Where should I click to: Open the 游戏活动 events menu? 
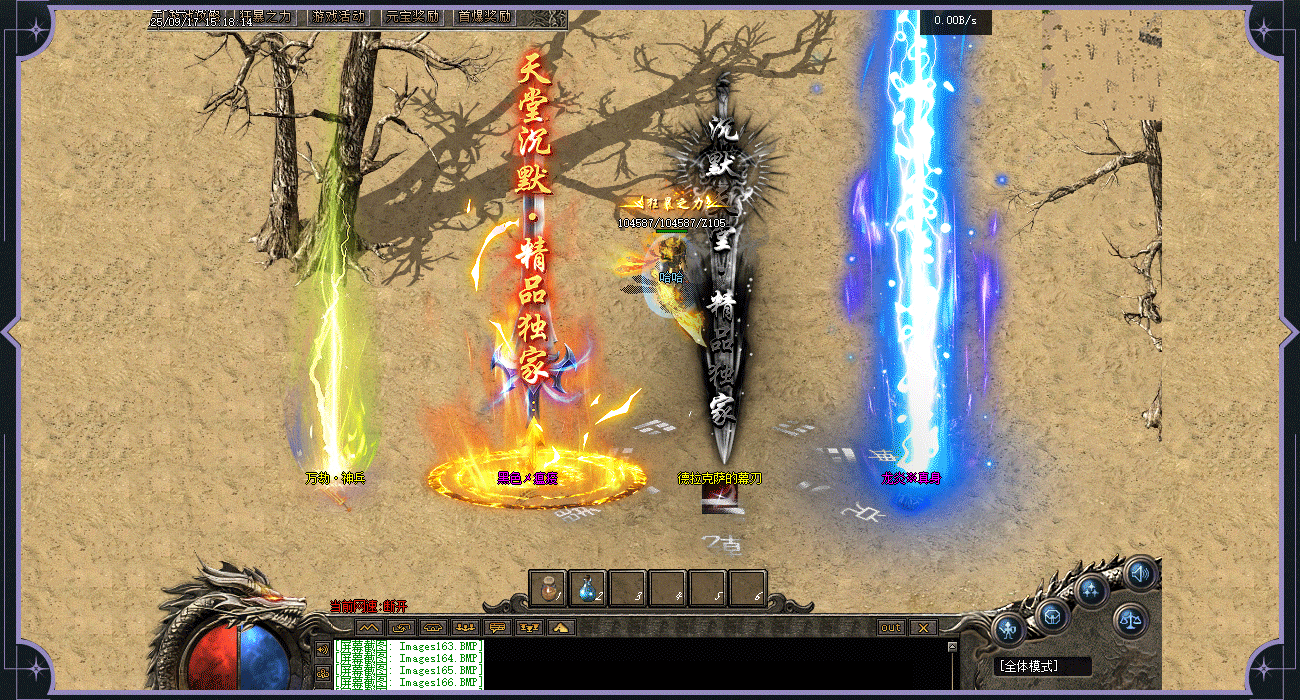point(338,17)
